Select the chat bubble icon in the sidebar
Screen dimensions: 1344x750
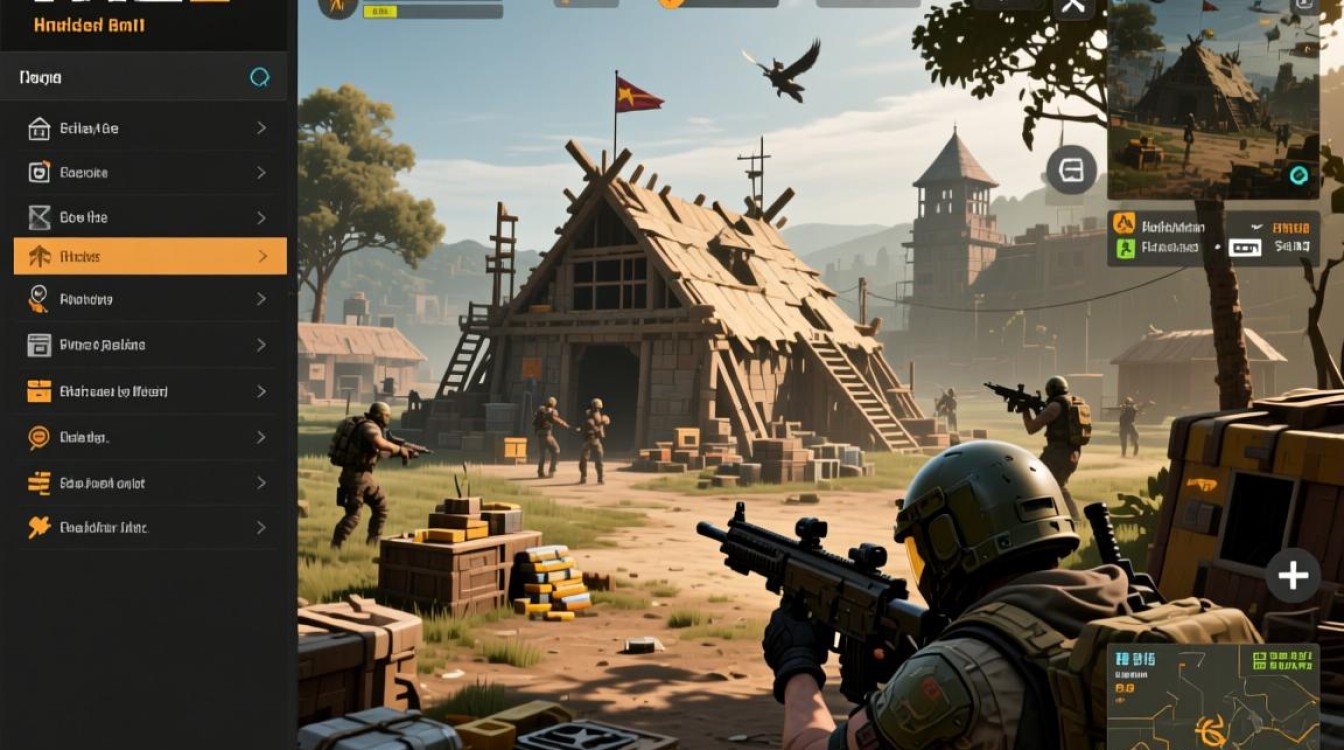pos(38,437)
